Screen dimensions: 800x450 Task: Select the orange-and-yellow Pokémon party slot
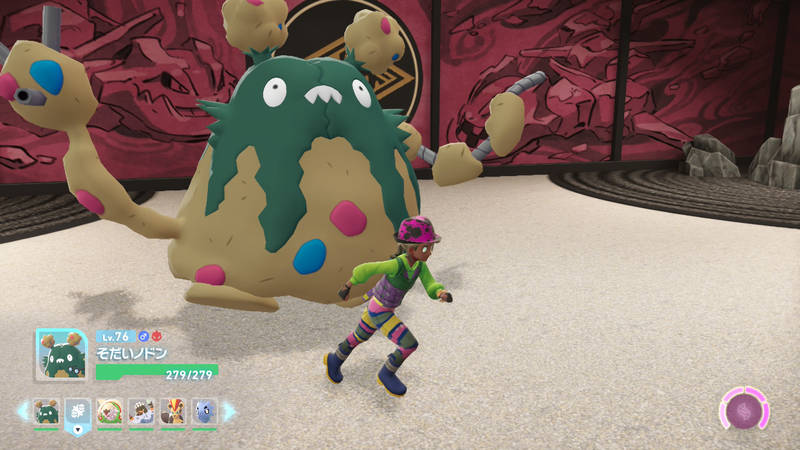(x=173, y=411)
